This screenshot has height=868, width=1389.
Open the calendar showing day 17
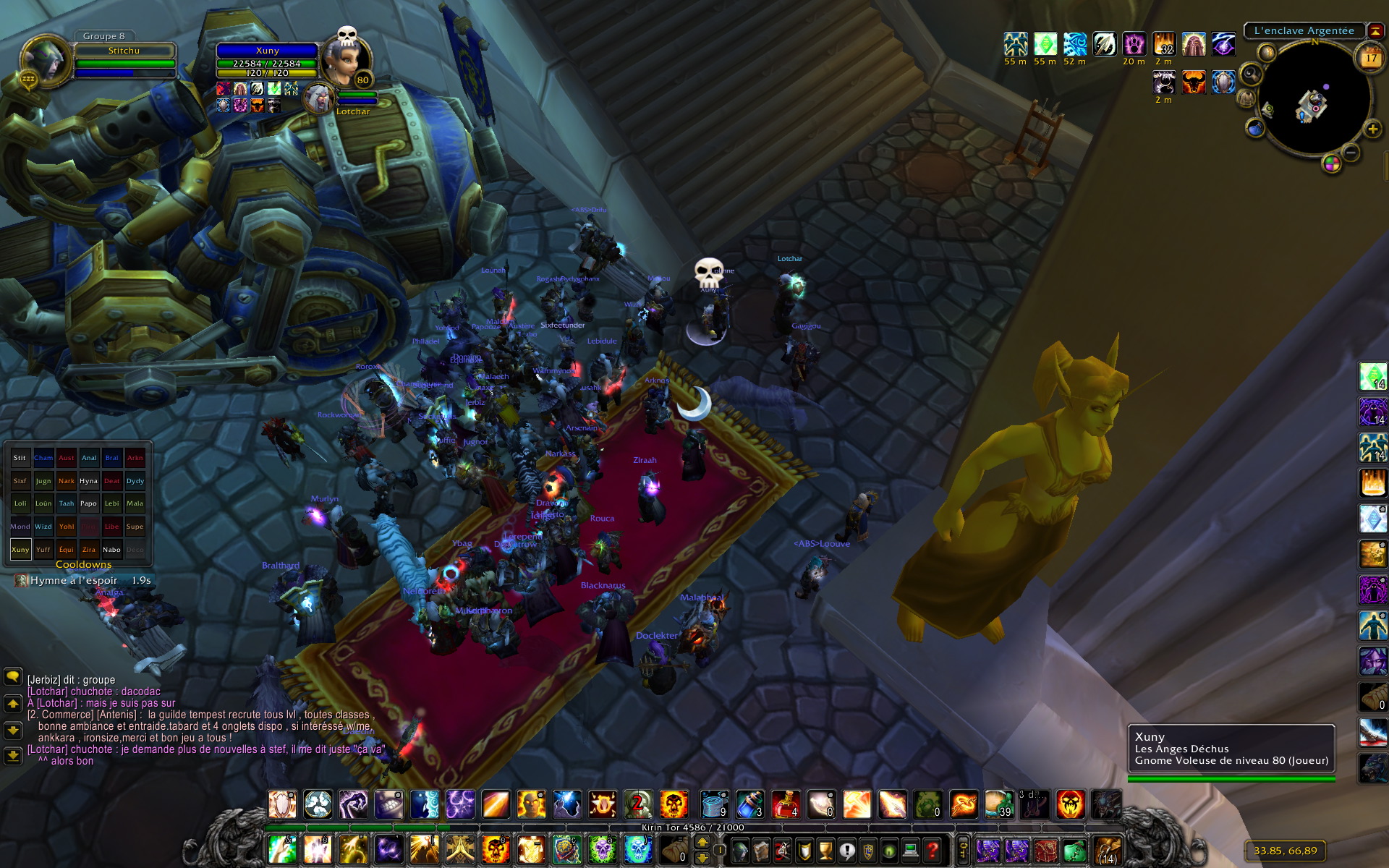1370,57
